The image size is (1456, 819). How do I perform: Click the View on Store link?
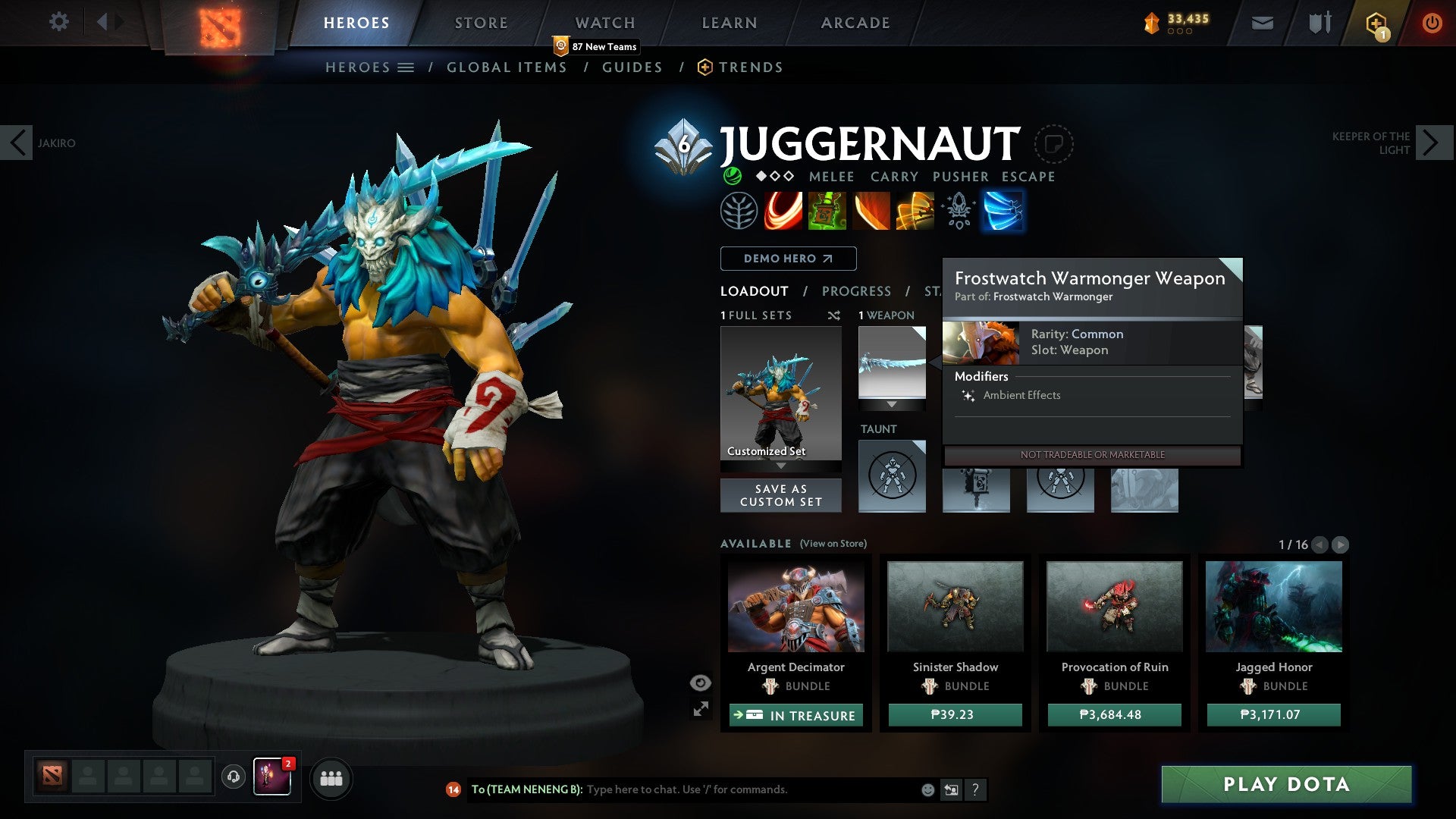click(x=834, y=544)
